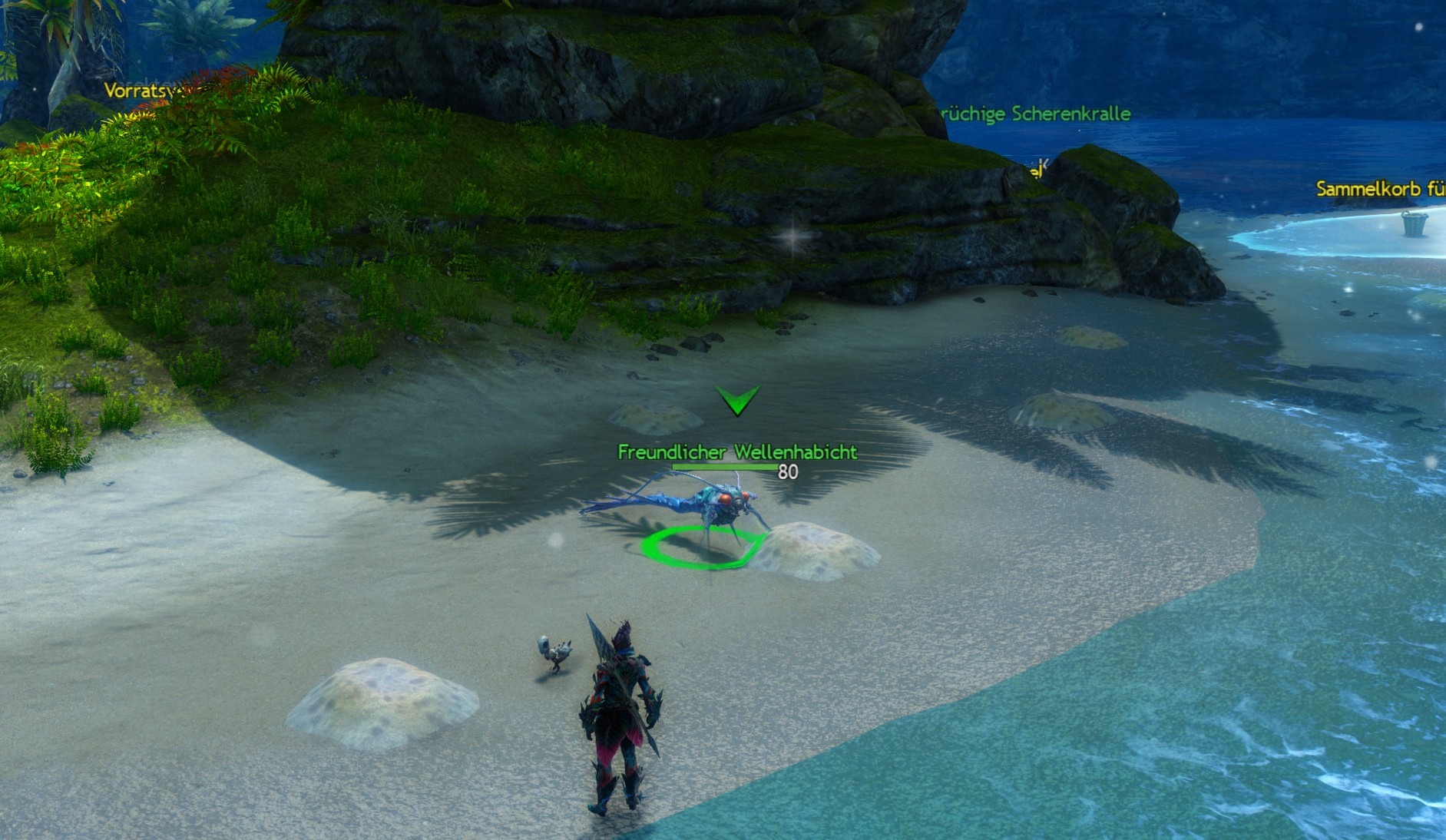Target the Scherenkralle name label
1446x840 pixels.
1035,114
